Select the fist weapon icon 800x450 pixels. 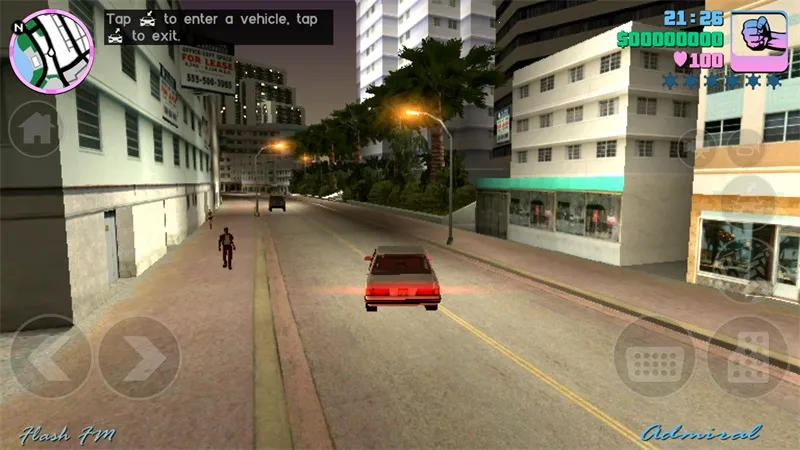(x=759, y=41)
